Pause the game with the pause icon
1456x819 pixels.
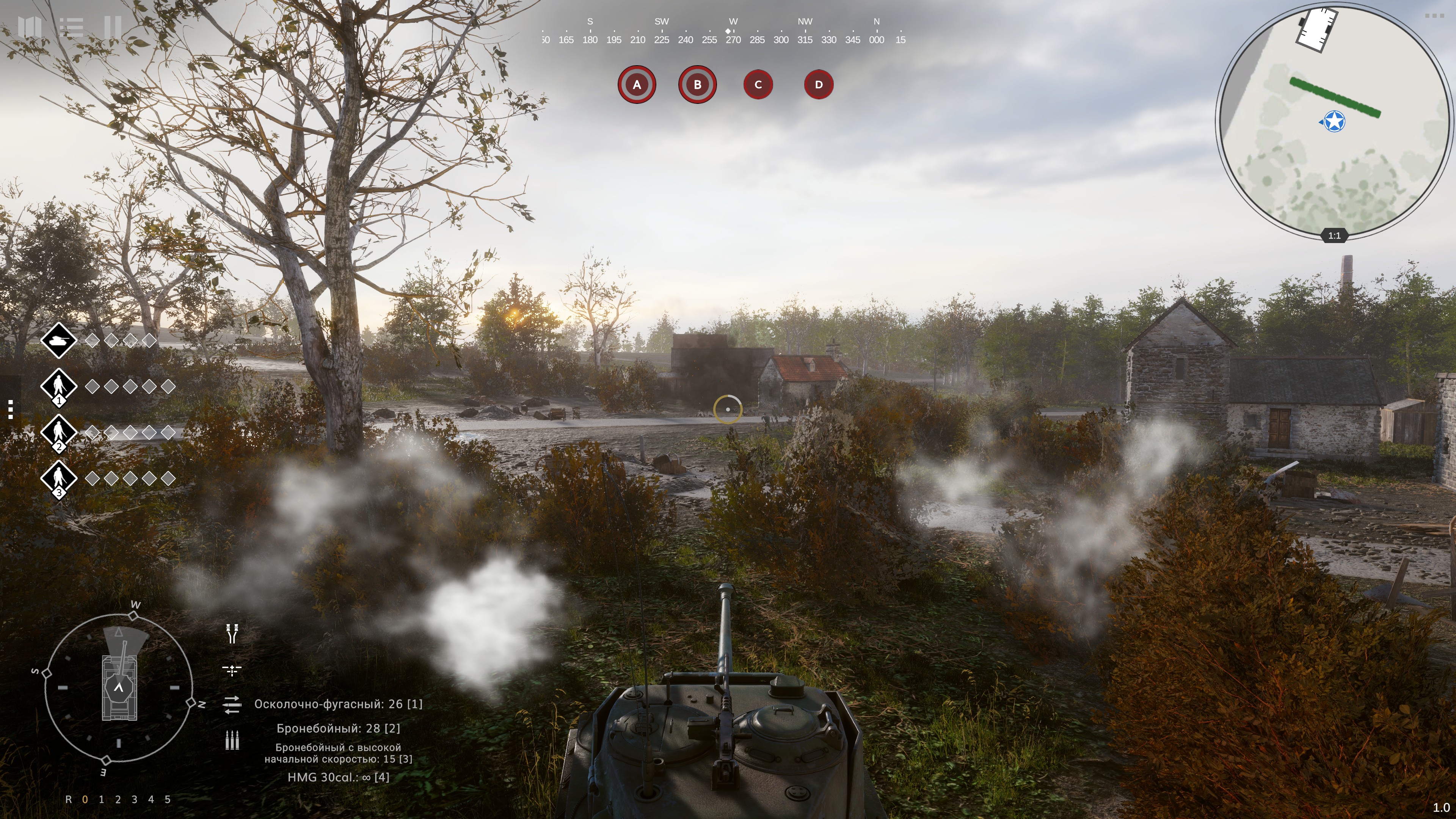(113, 27)
